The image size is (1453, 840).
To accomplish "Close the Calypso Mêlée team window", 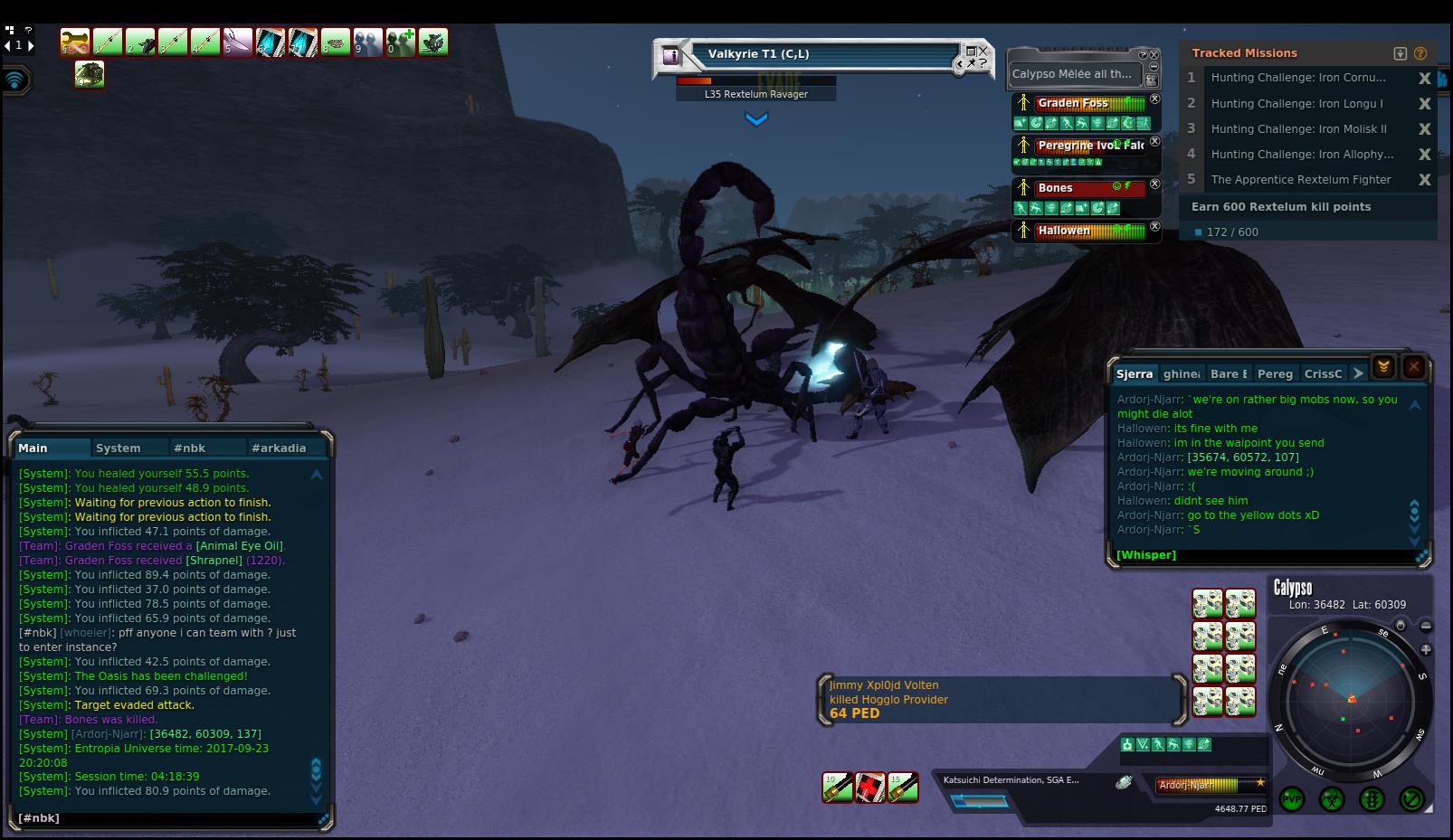I will click(1154, 55).
